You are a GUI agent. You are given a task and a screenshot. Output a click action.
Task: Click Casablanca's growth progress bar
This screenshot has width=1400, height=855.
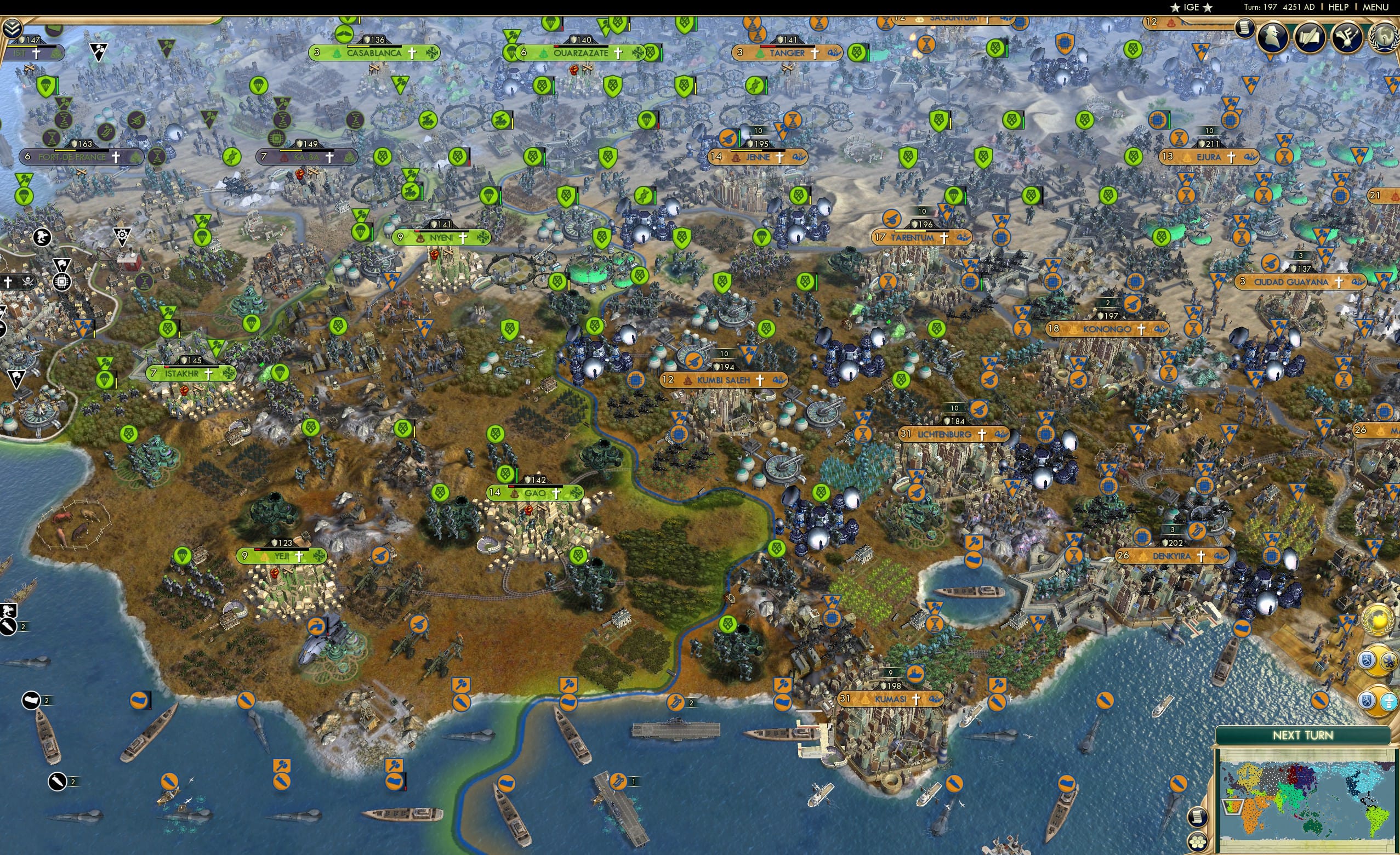[x=374, y=48]
